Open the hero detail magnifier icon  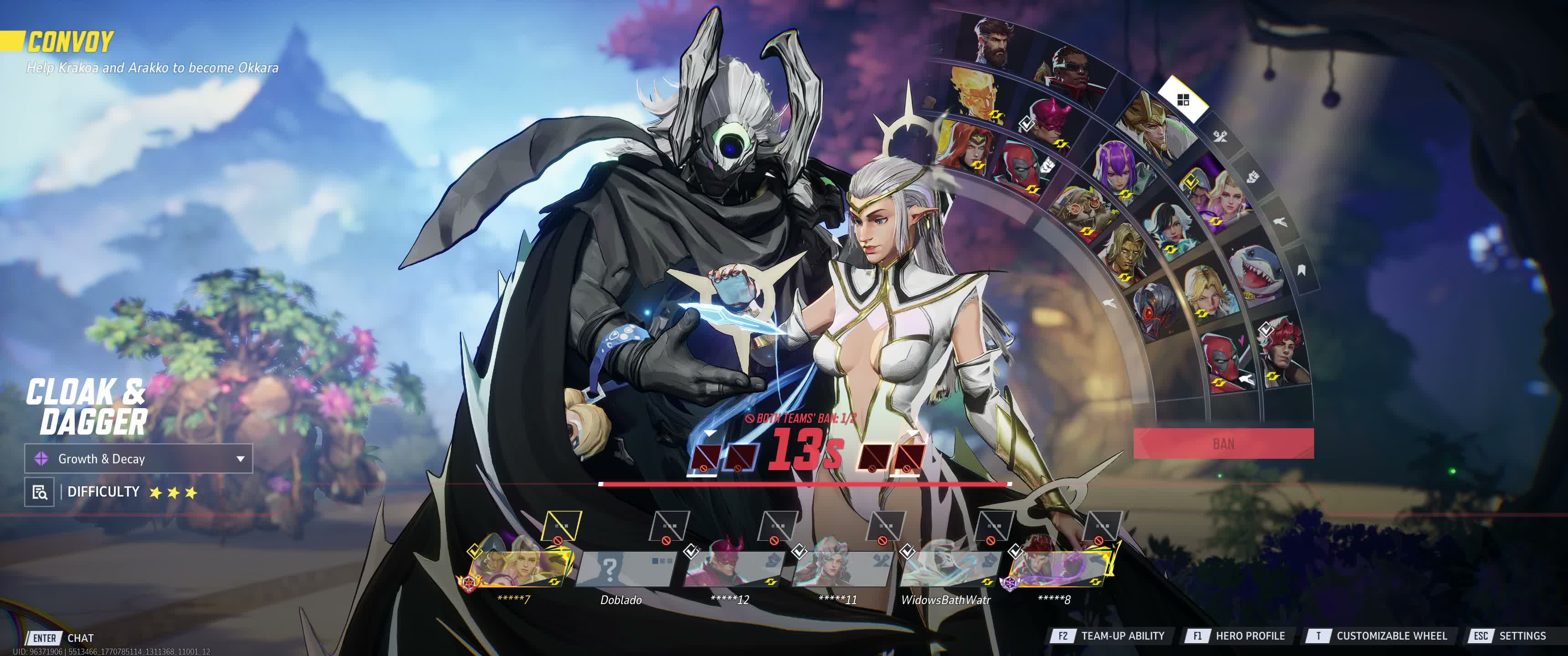tap(40, 492)
